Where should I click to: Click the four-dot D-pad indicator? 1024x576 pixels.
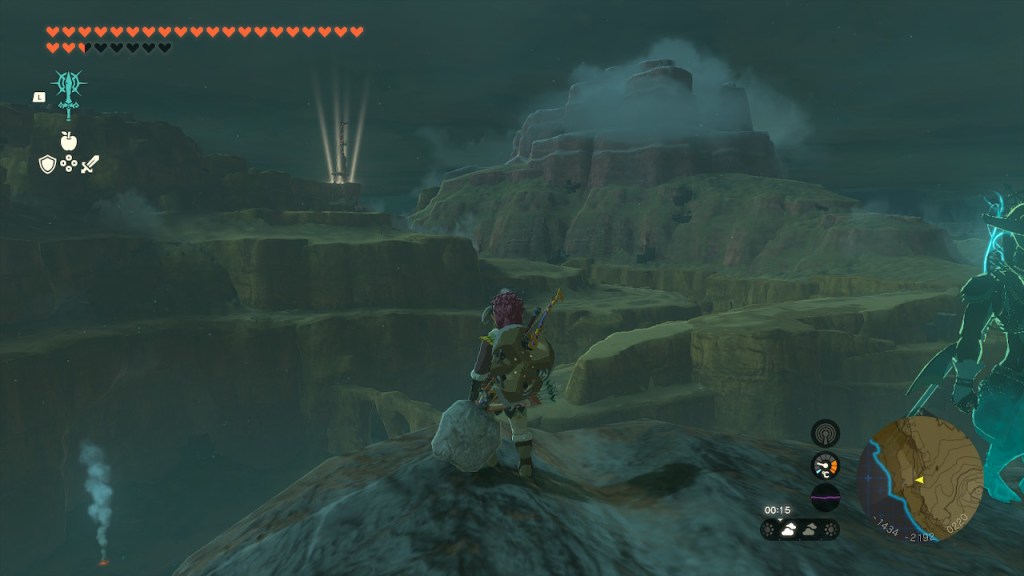click(x=69, y=163)
